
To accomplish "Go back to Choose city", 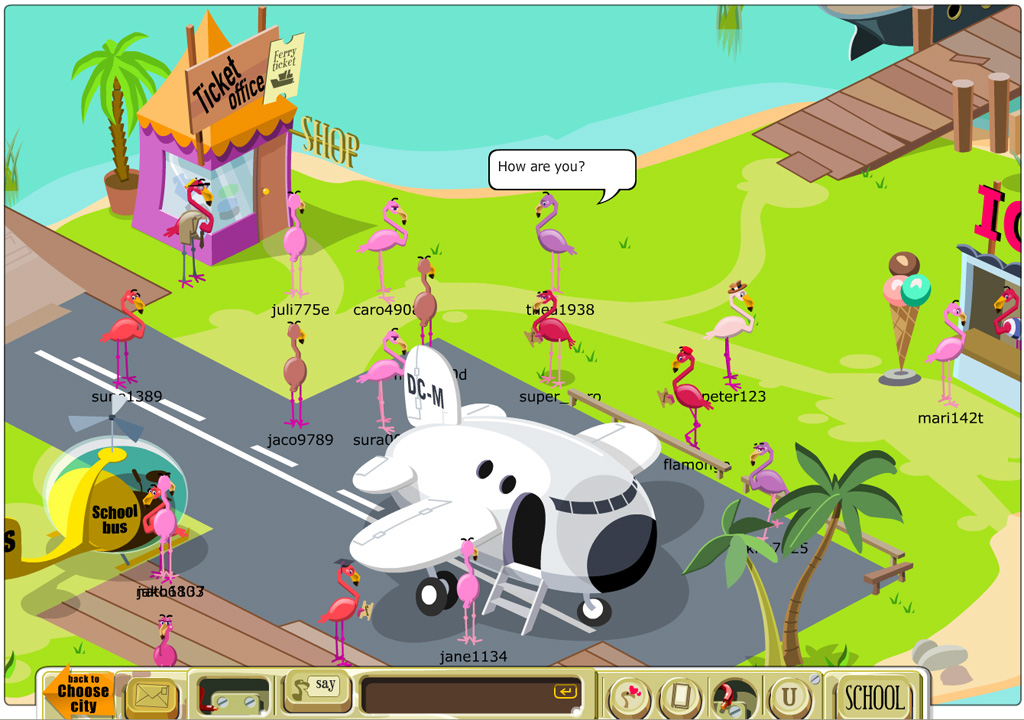I will [x=82, y=692].
